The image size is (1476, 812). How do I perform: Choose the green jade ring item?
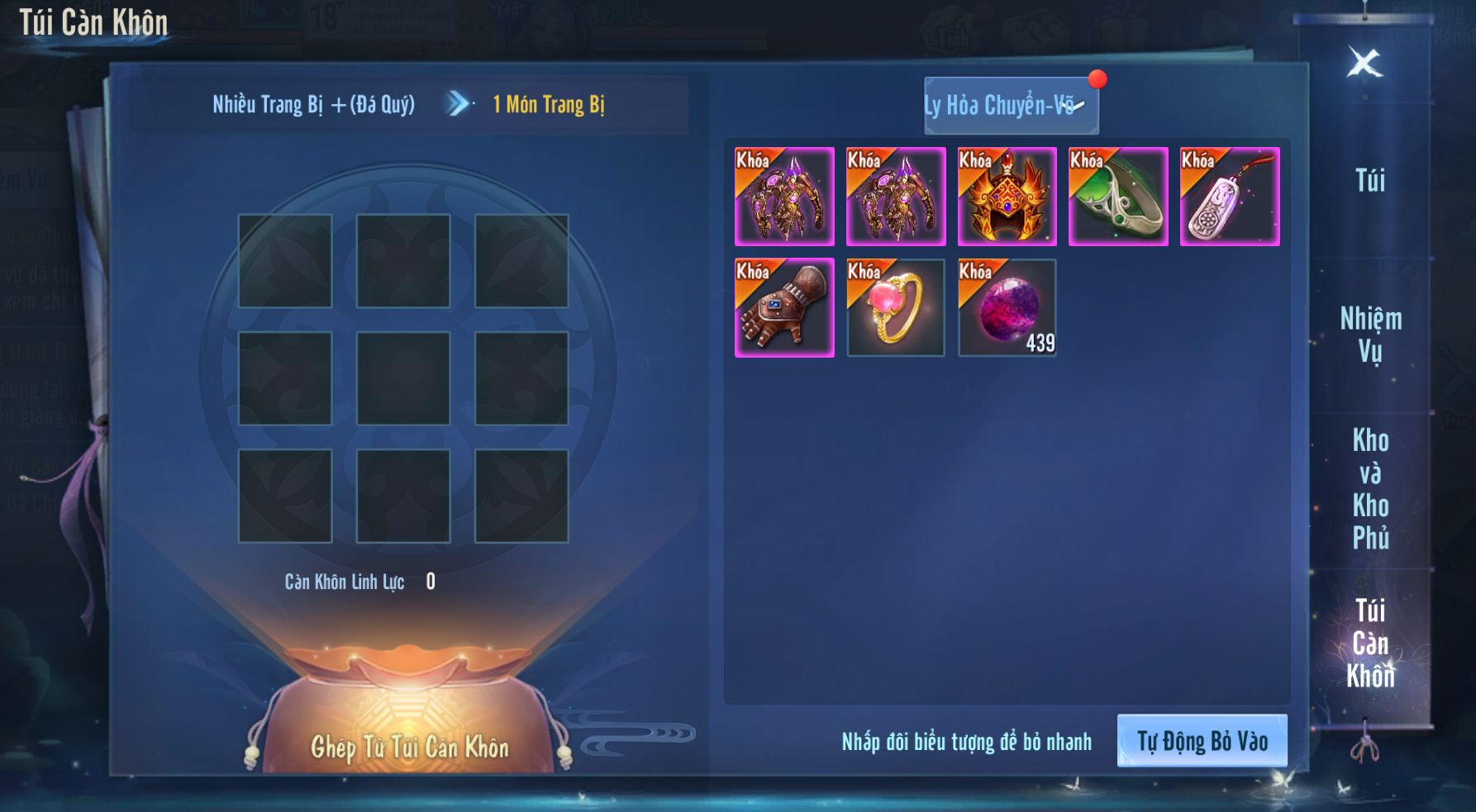(1118, 197)
